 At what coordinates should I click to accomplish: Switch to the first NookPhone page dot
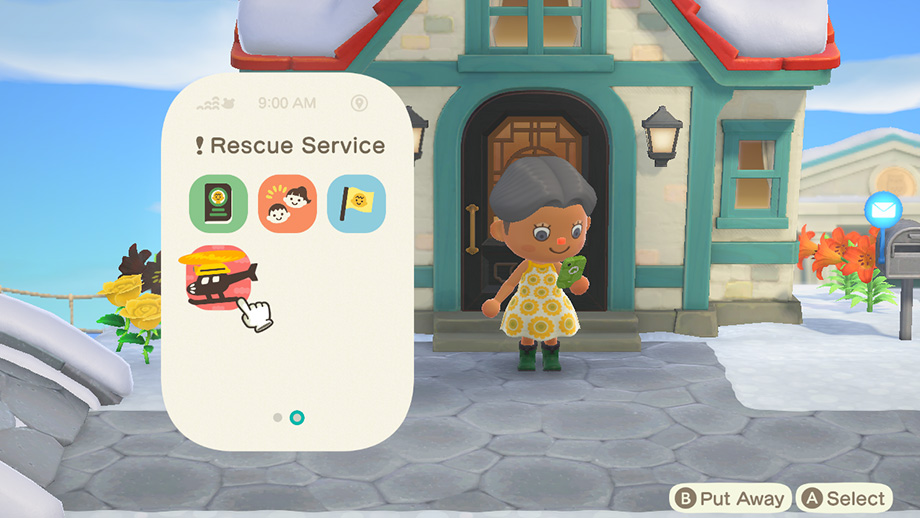tap(278, 417)
